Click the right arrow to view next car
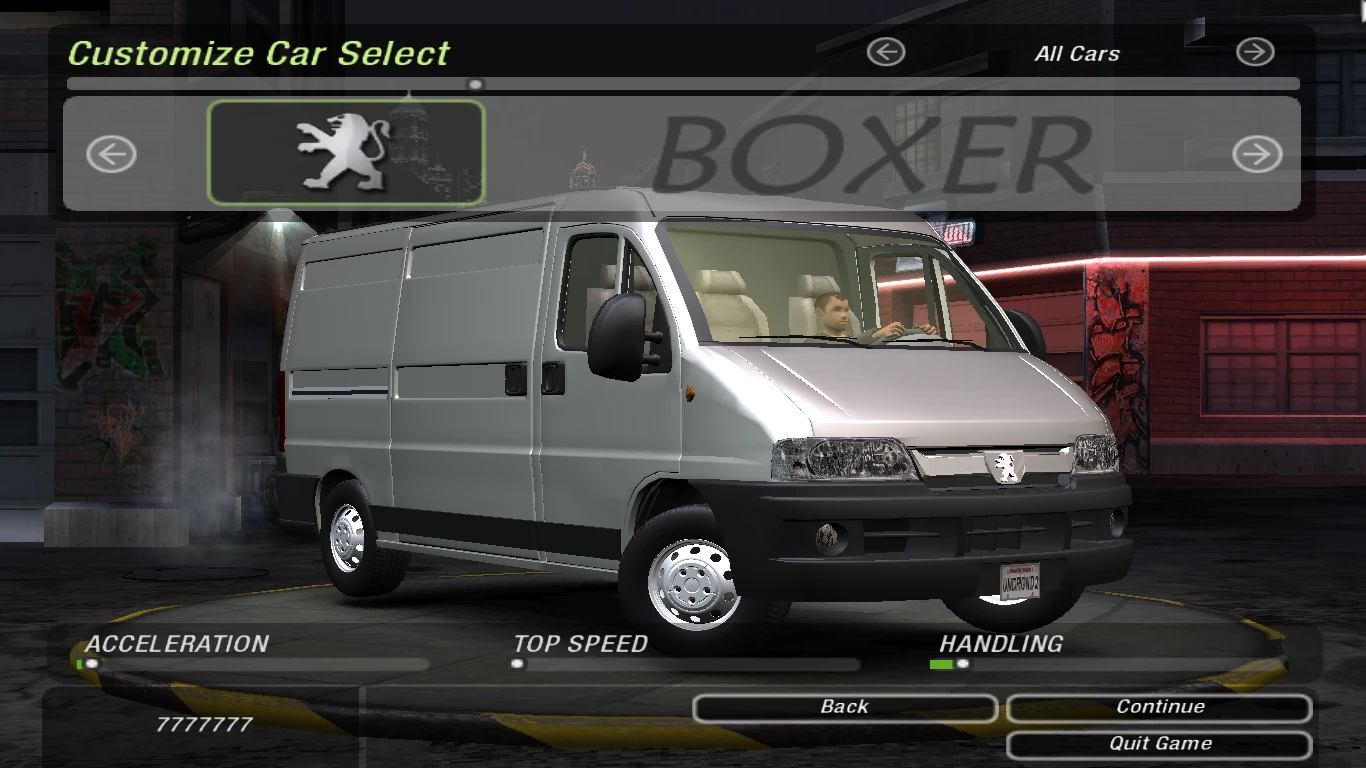Image resolution: width=1366 pixels, height=768 pixels. (x=1257, y=154)
